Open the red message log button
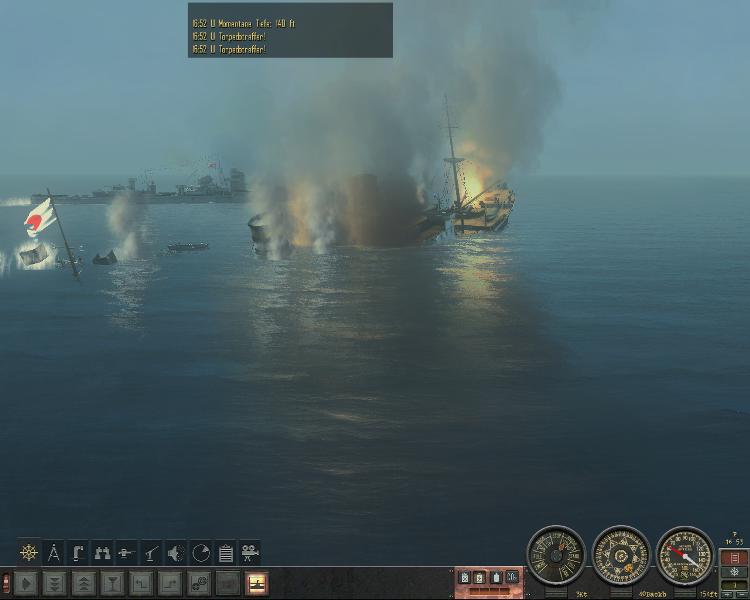Image resolution: width=750 pixels, height=600 pixels. coord(735,557)
